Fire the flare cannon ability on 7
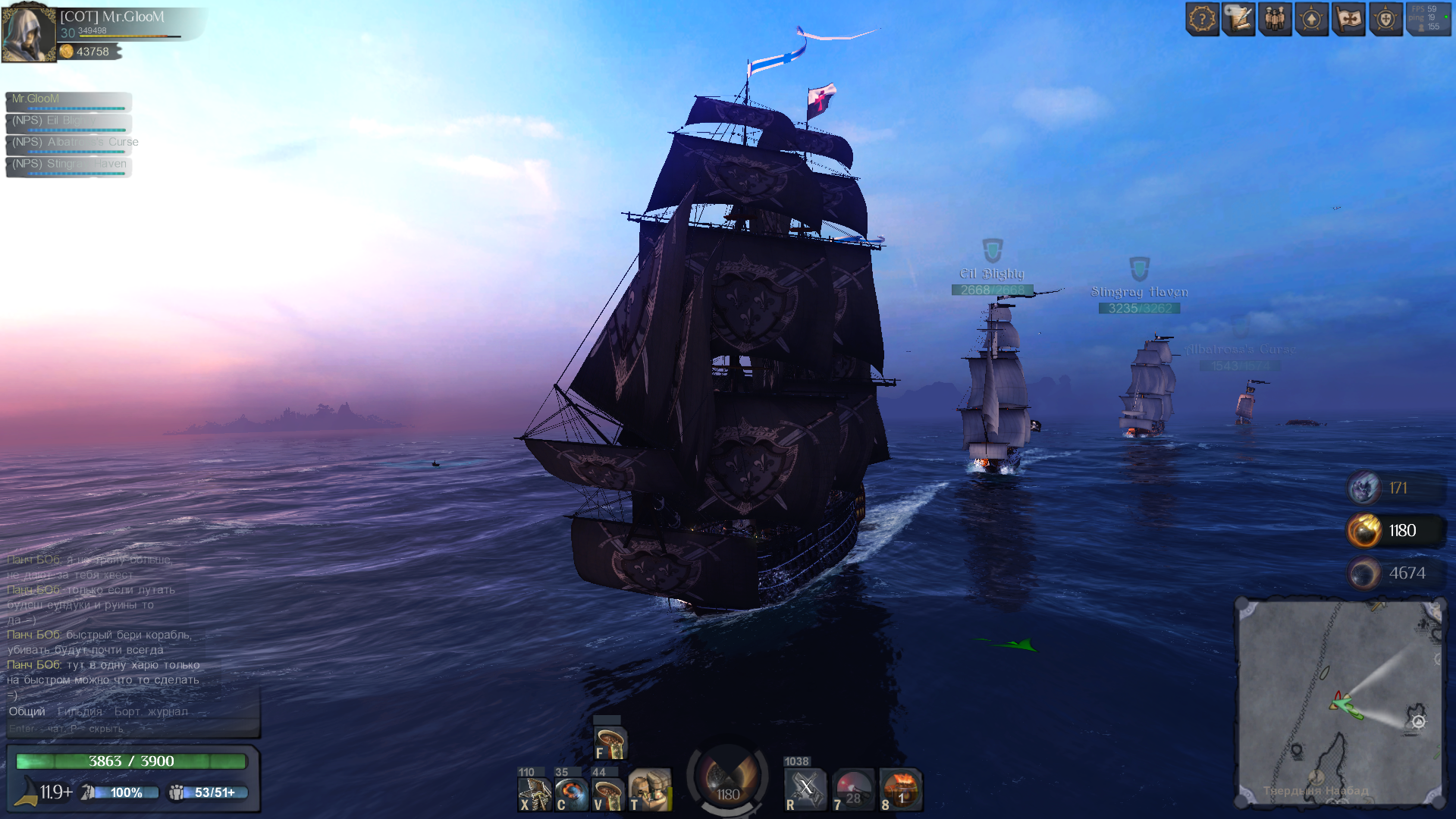Screen dimensions: 1456x819 (x=853, y=790)
